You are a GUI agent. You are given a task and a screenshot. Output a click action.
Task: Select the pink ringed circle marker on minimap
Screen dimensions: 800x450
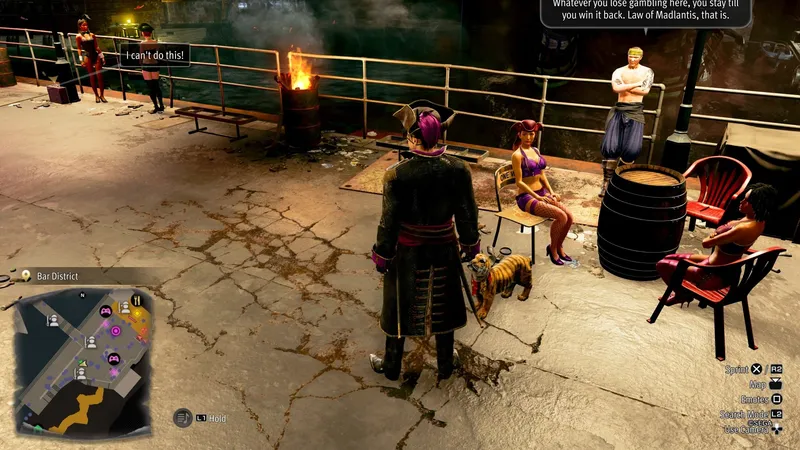pos(116,330)
